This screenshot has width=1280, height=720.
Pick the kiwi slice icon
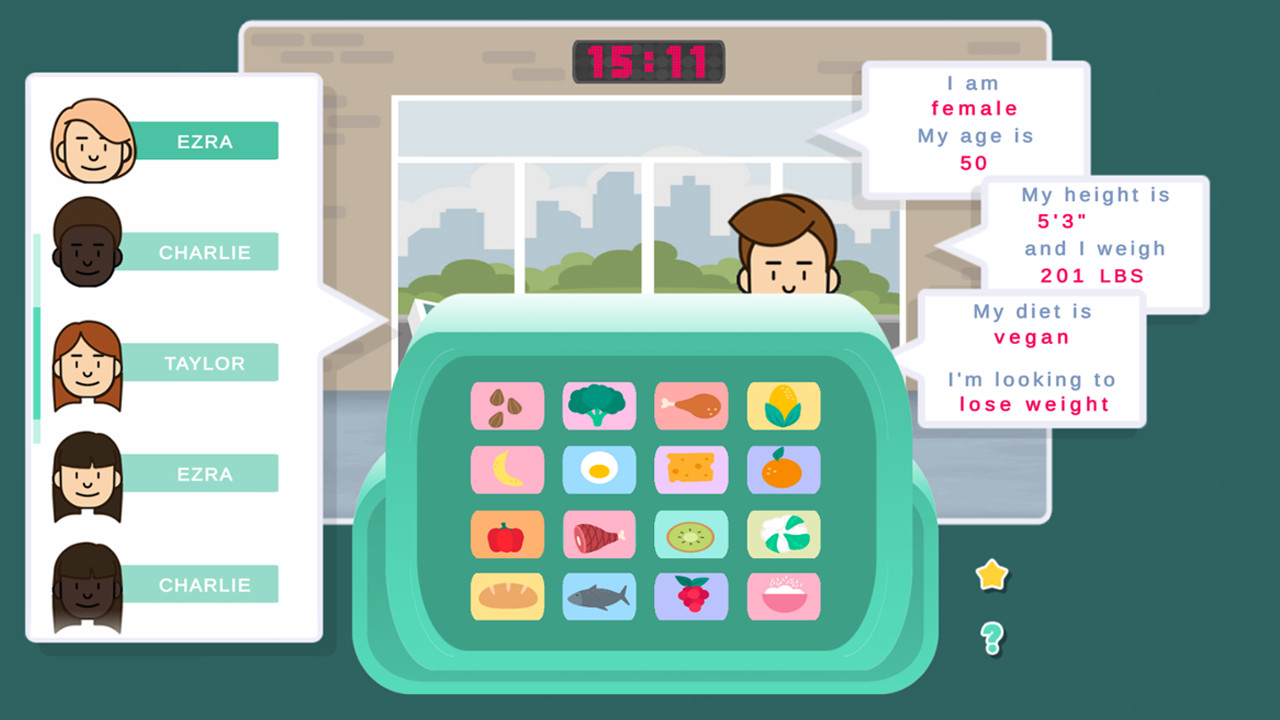click(x=691, y=534)
